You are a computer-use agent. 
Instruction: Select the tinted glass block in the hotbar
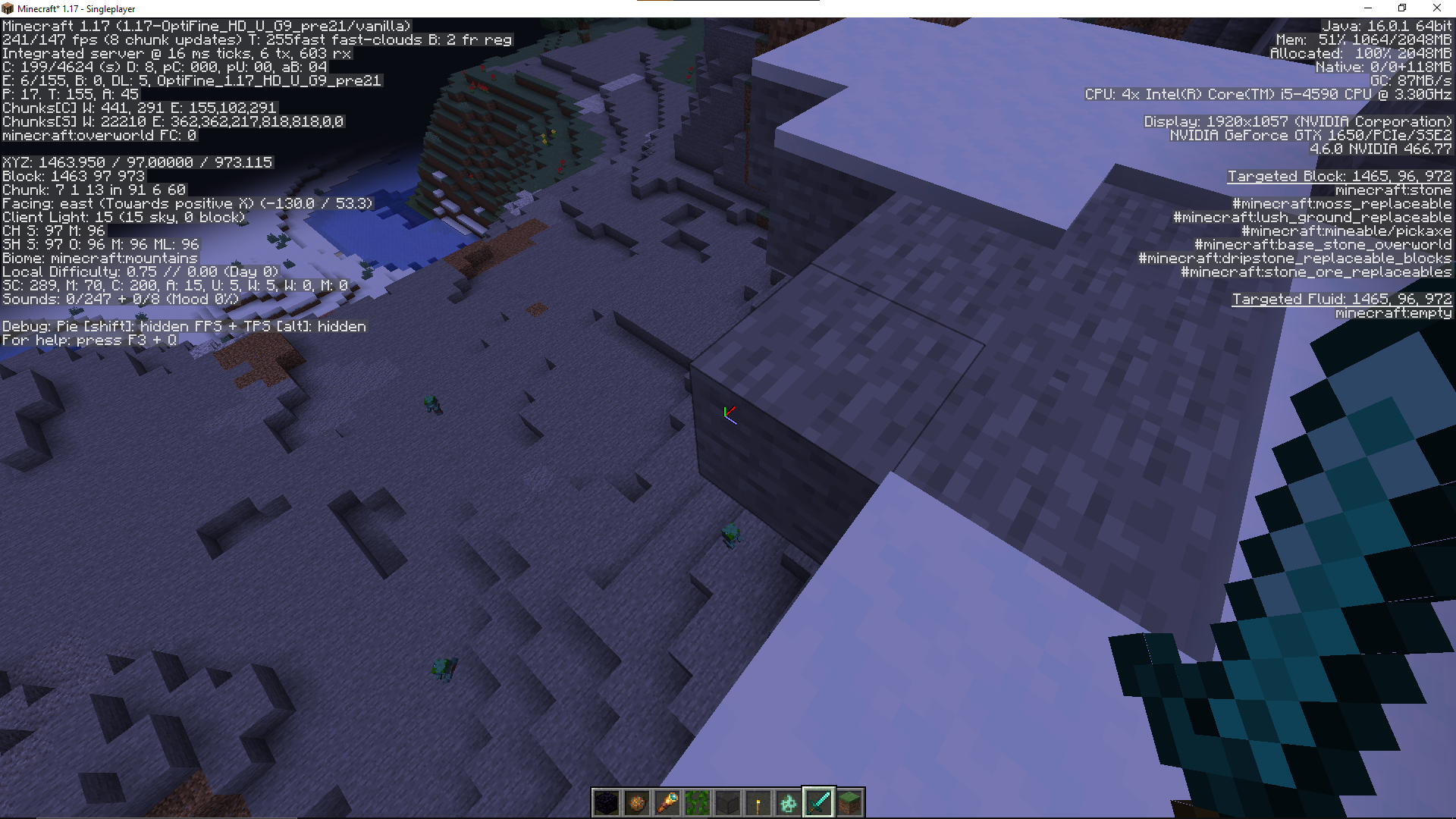727,802
